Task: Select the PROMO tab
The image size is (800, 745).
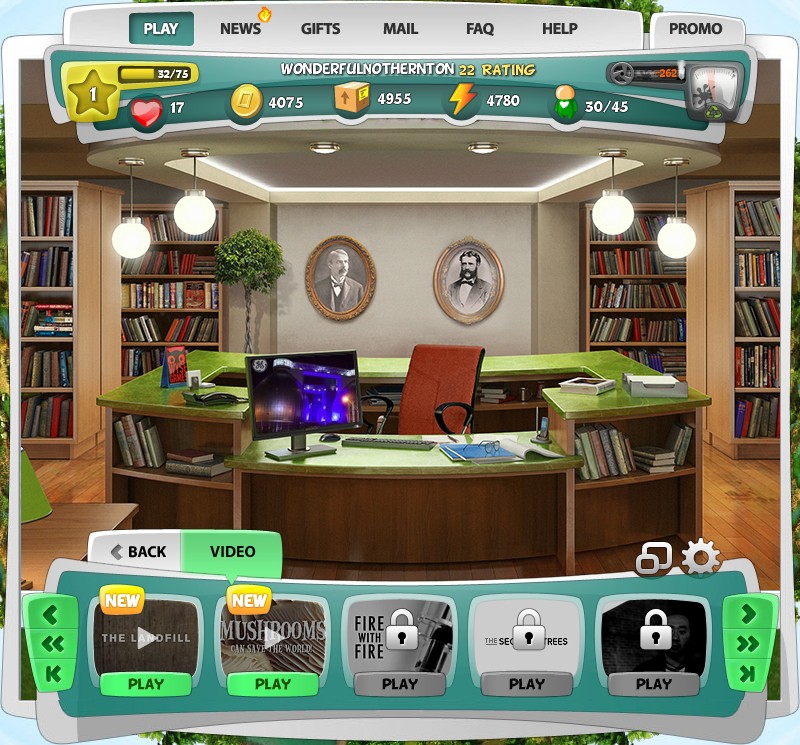Action: pyautogui.click(x=696, y=29)
